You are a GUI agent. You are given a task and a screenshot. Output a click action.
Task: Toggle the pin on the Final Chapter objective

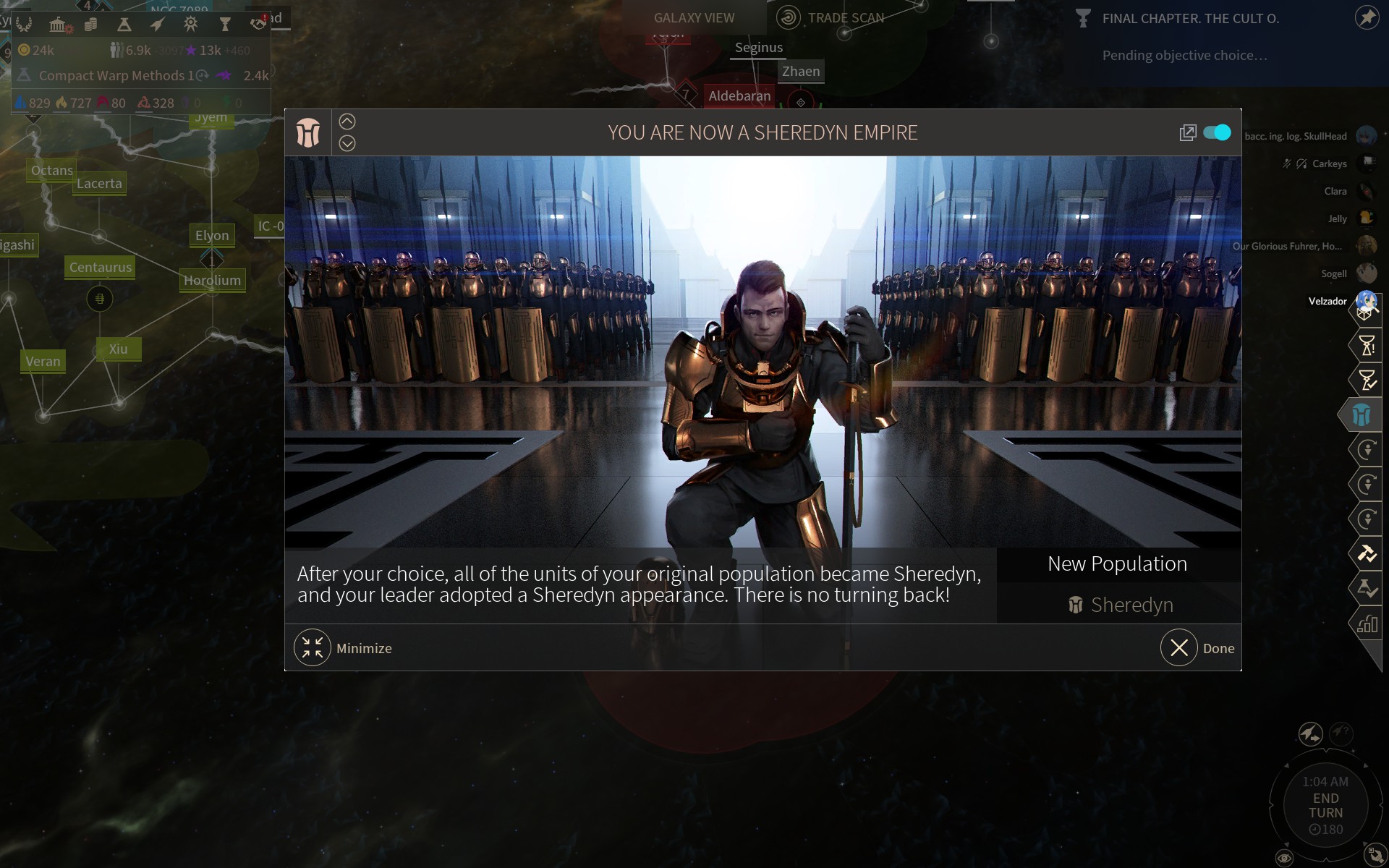1366,19
